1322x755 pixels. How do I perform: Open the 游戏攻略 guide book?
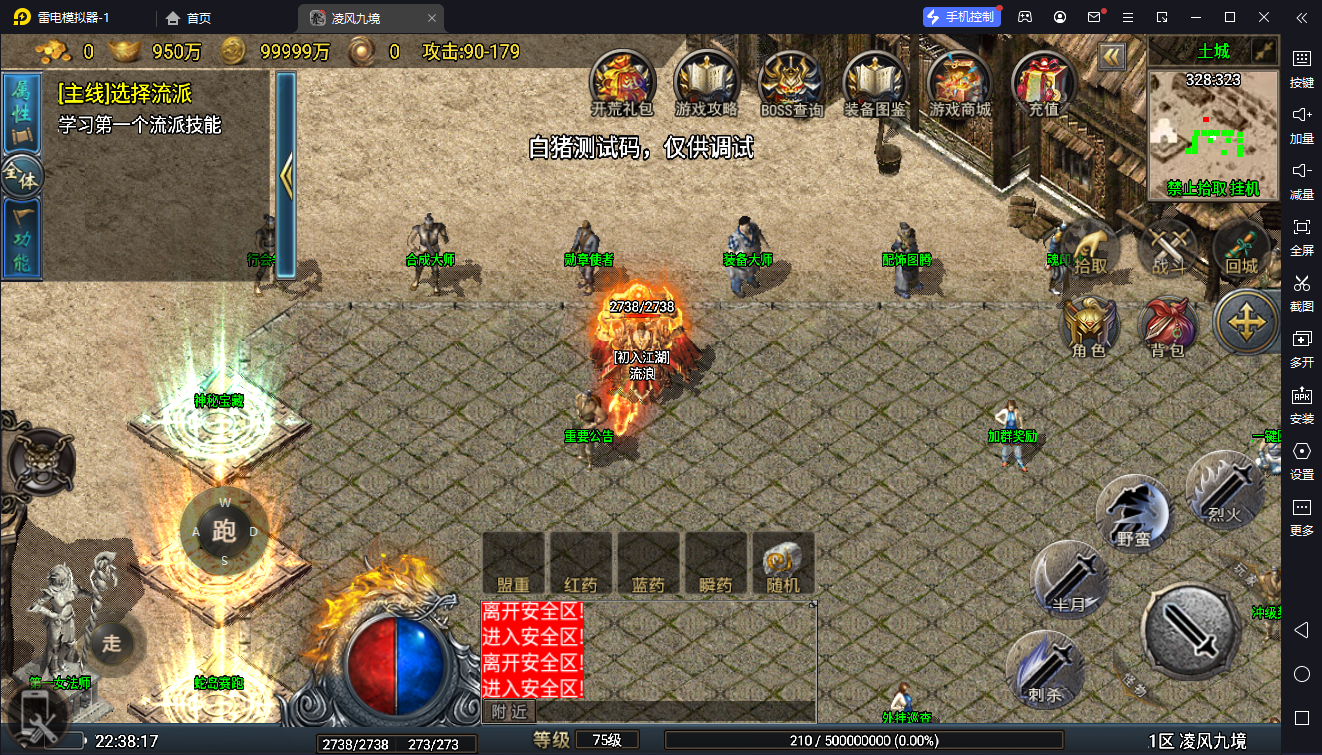707,81
